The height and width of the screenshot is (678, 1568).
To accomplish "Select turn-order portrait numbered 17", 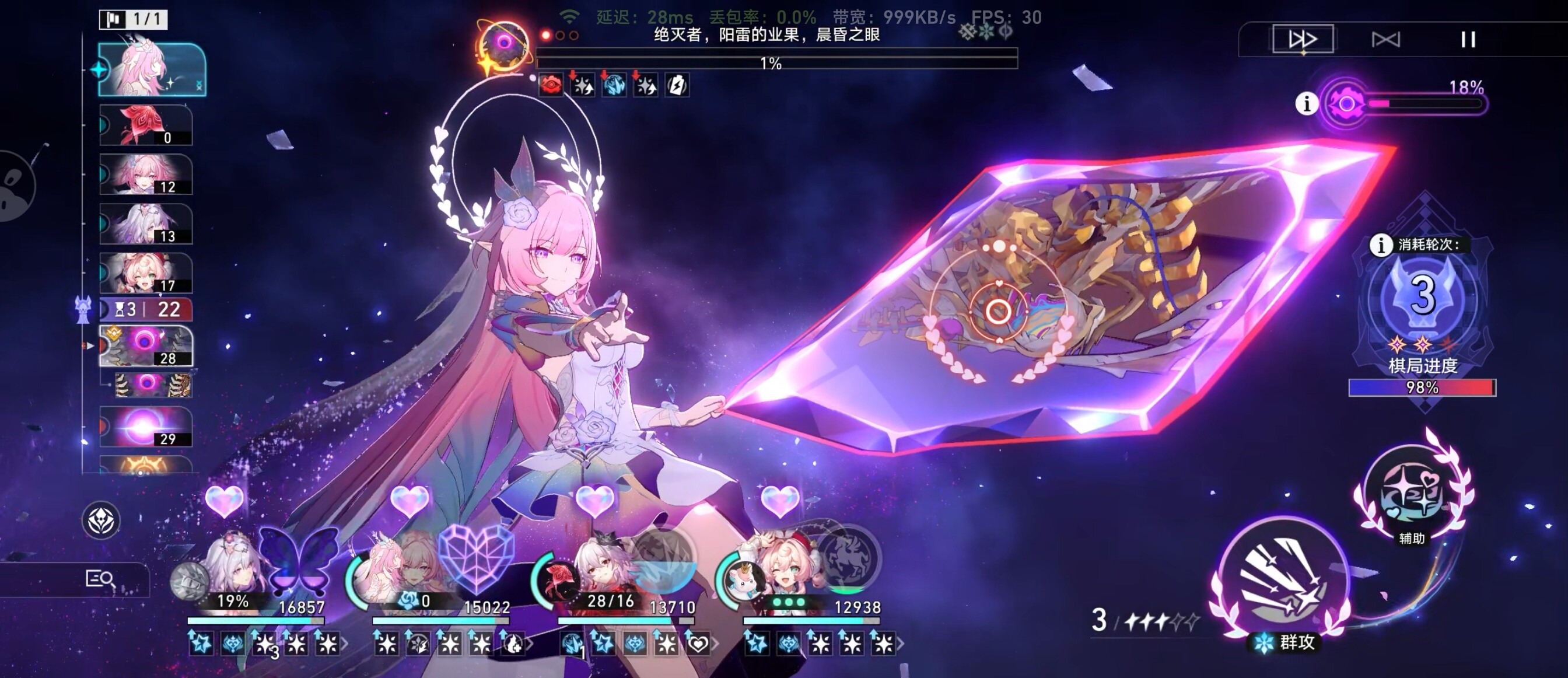I will (x=146, y=273).
